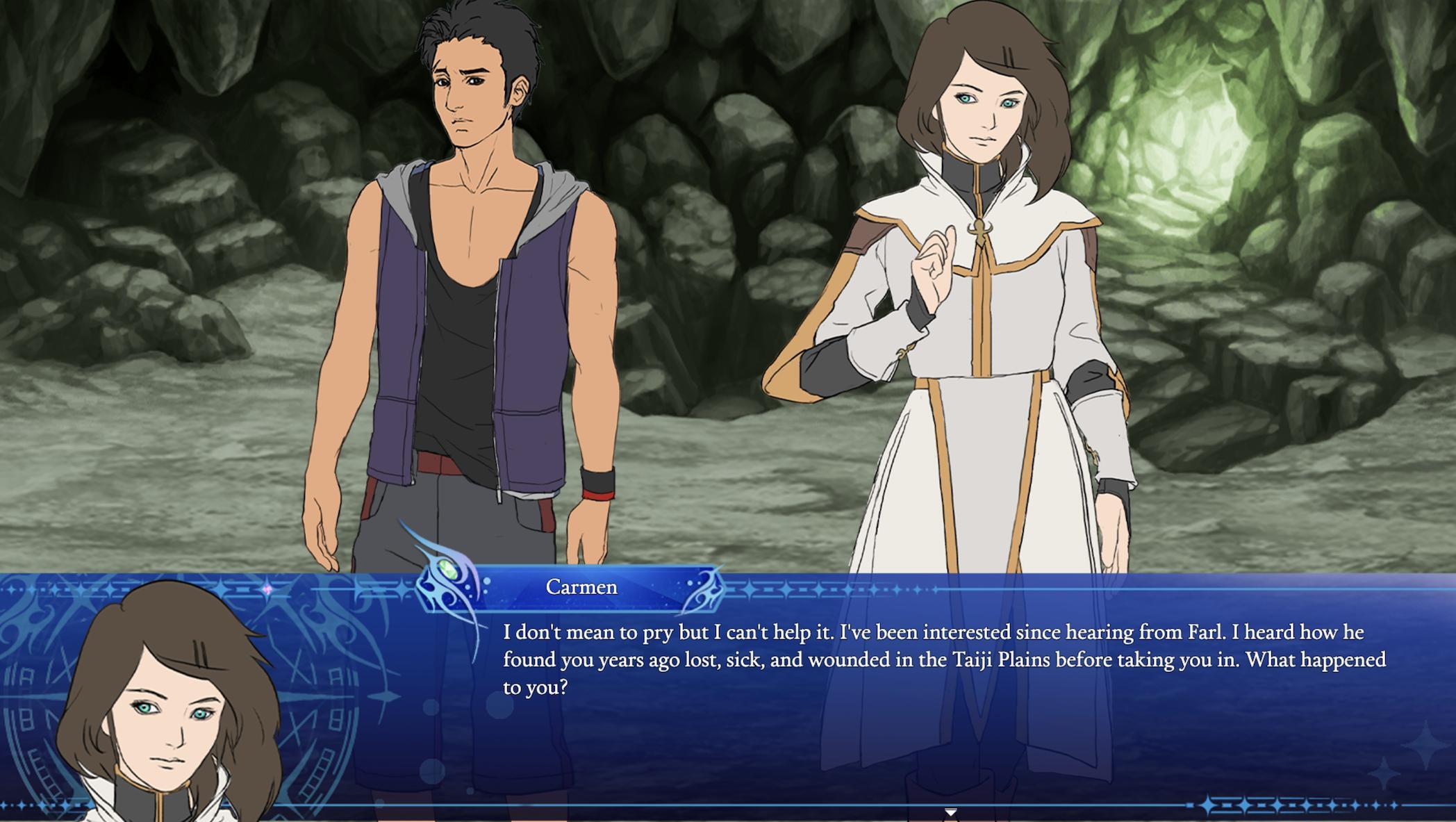The image size is (1456, 822).
Task: Click Carmen's dialogue text to continue
Action: pyautogui.click(x=943, y=659)
